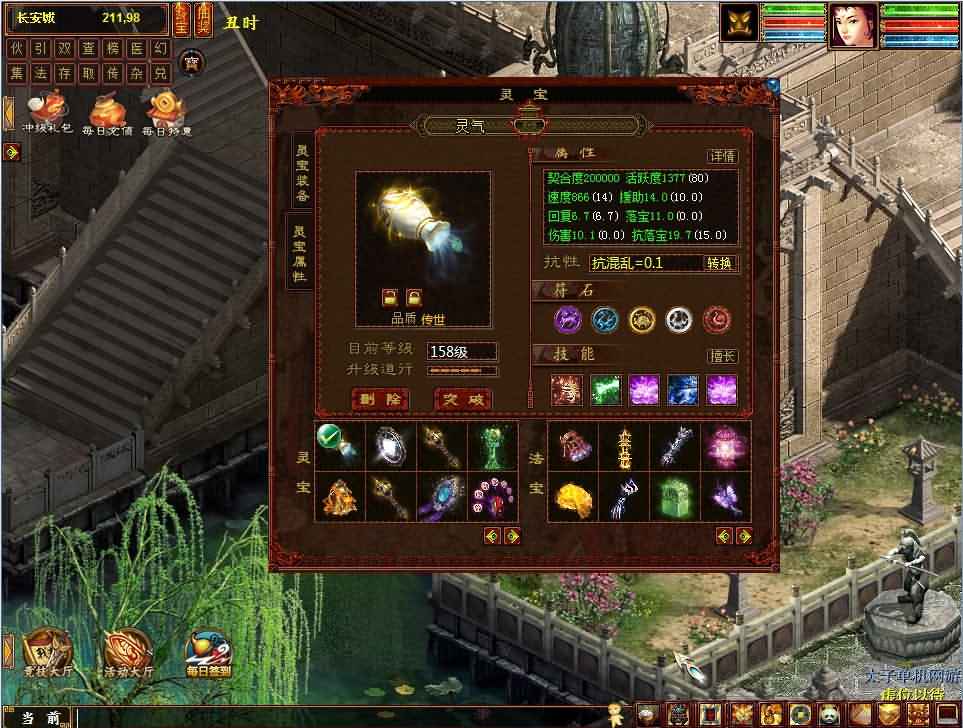Switch to the 灵宝属性 tab
This screenshot has width=963, height=728.
(x=300, y=253)
